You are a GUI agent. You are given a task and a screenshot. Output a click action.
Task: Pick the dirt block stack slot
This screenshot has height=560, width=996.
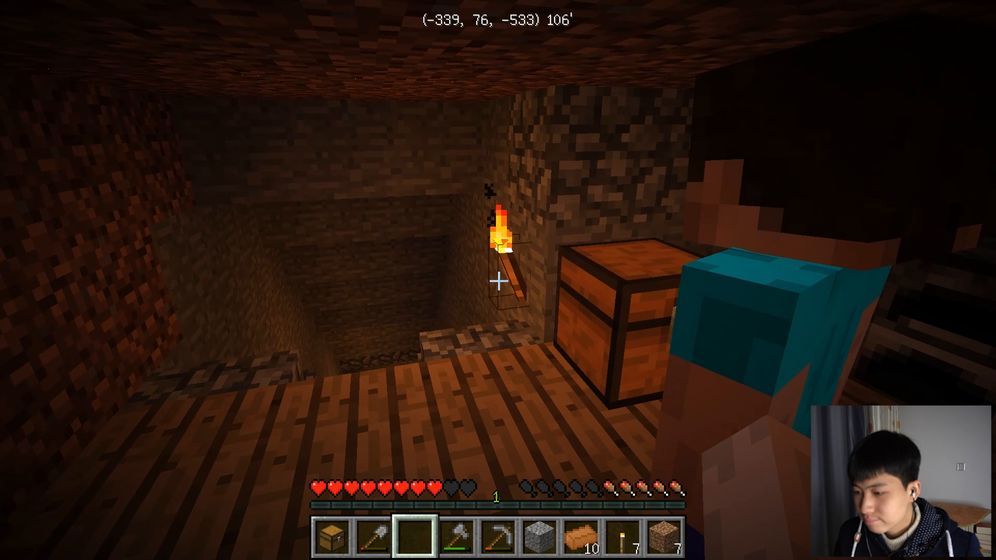(663, 536)
